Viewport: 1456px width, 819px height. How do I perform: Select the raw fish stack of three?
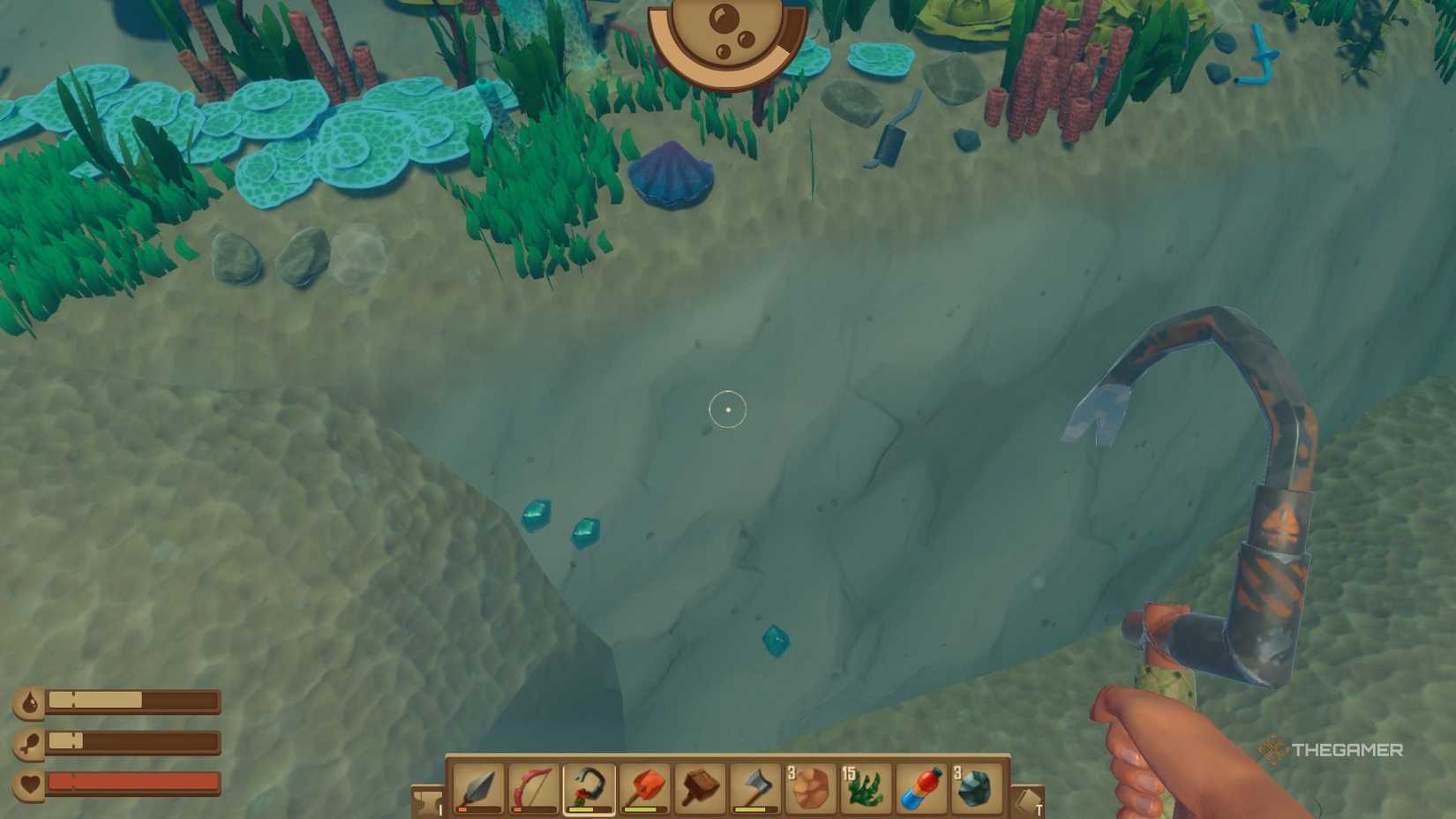[811, 791]
